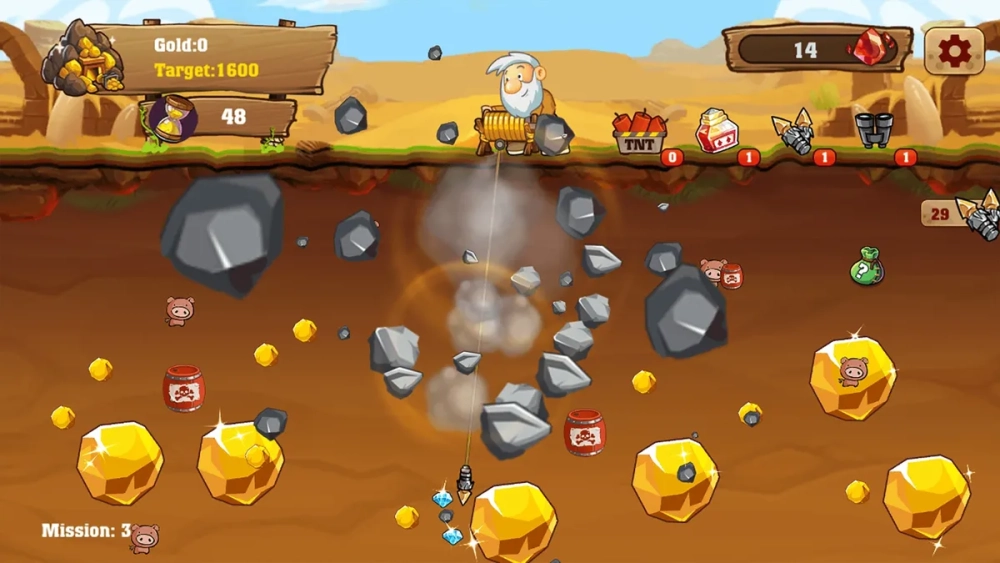Click the red ruby gem counter
This screenshot has width=1000, height=563.
tap(818, 49)
